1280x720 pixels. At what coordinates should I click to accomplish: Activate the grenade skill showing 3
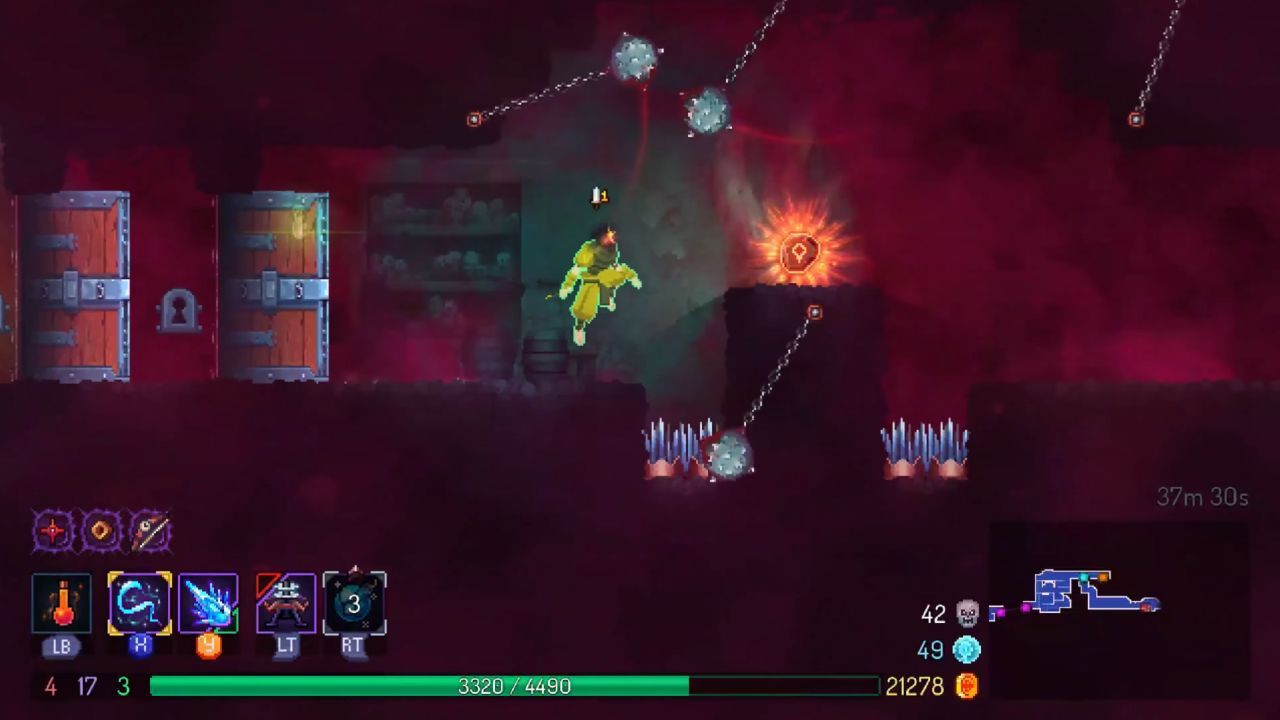pos(354,603)
